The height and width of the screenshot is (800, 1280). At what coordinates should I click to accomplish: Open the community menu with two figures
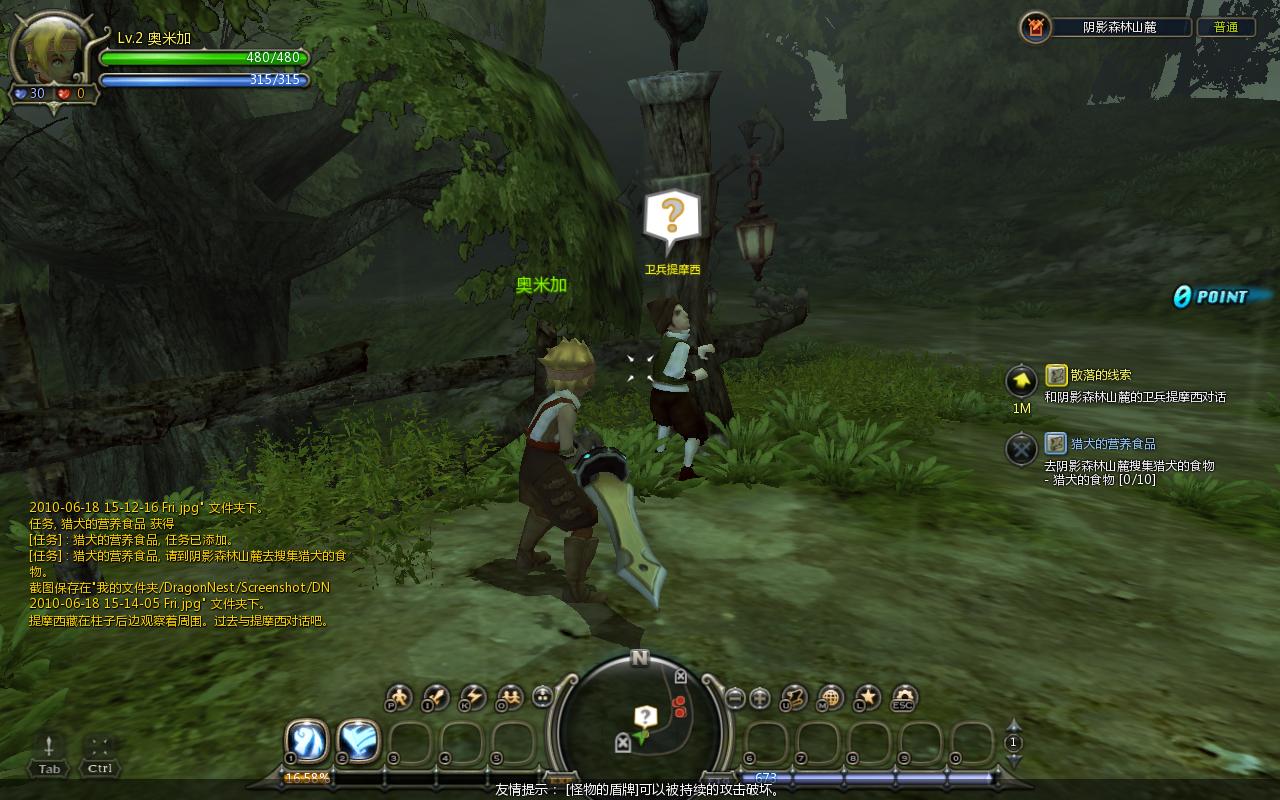[x=509, y=697]
